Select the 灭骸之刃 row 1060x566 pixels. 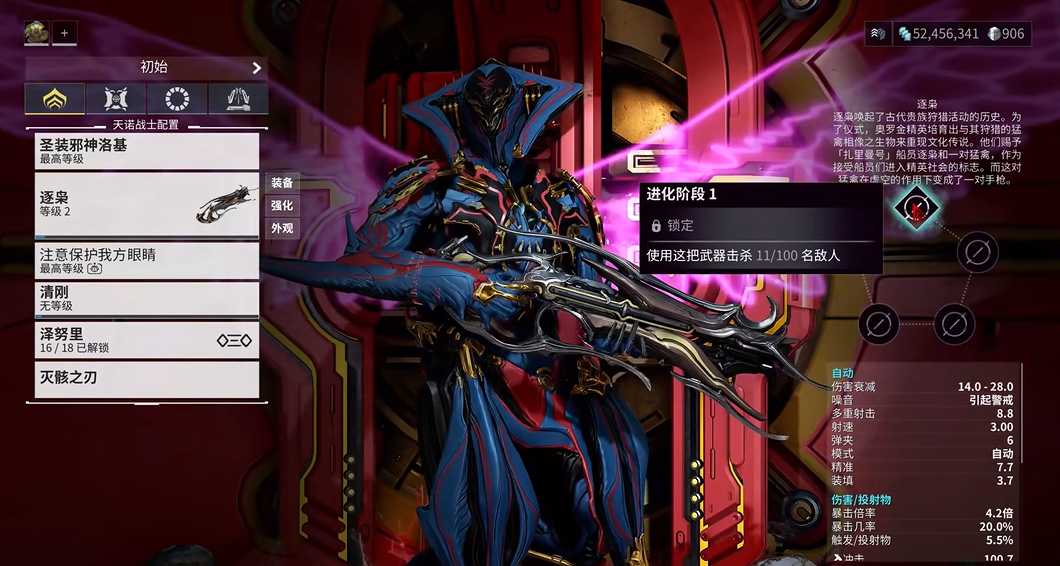pos(147,379)
